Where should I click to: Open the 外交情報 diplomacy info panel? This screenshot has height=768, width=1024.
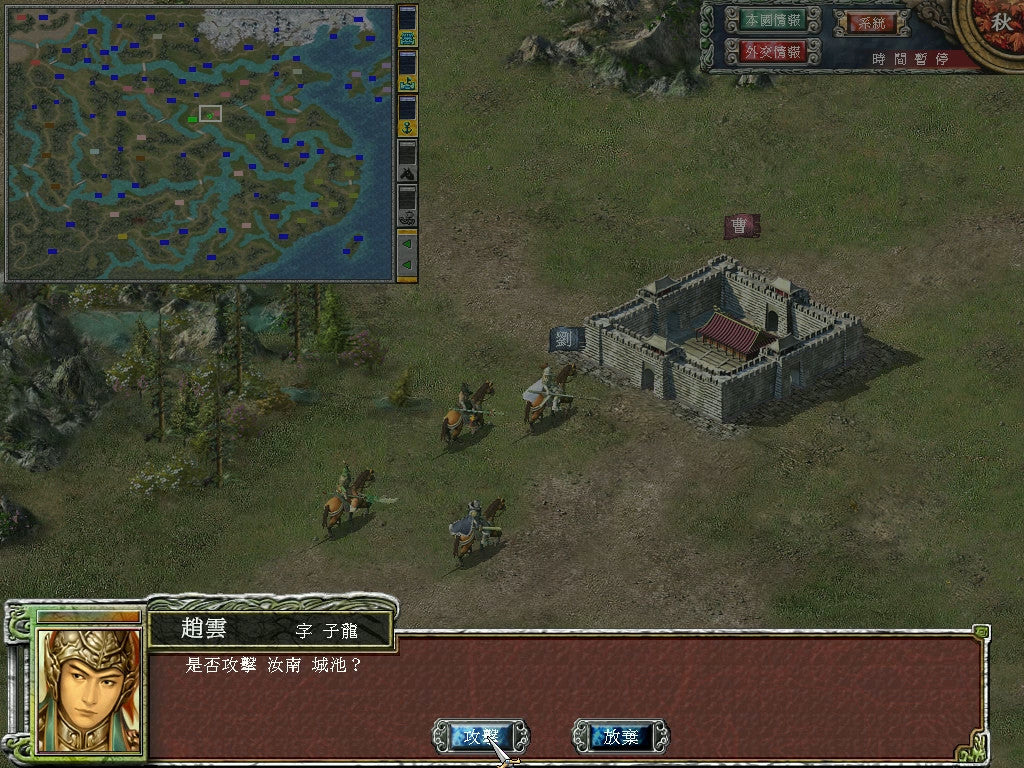click(762, 51)
